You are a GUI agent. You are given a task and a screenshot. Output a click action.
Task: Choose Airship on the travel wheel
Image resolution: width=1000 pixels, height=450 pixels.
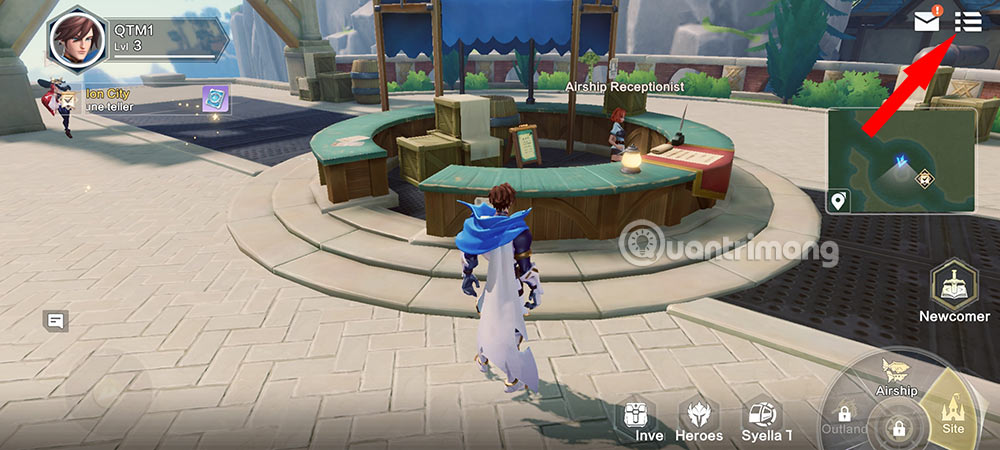(896, 374)
